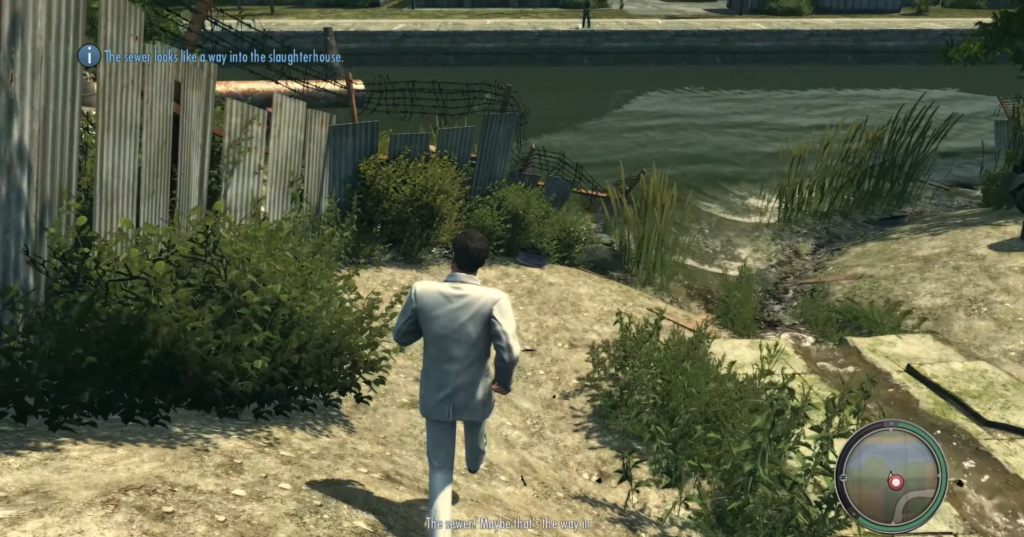Click the red player marker on minimap
Screen dimensions: 1024x537
(x=895, y=482)
